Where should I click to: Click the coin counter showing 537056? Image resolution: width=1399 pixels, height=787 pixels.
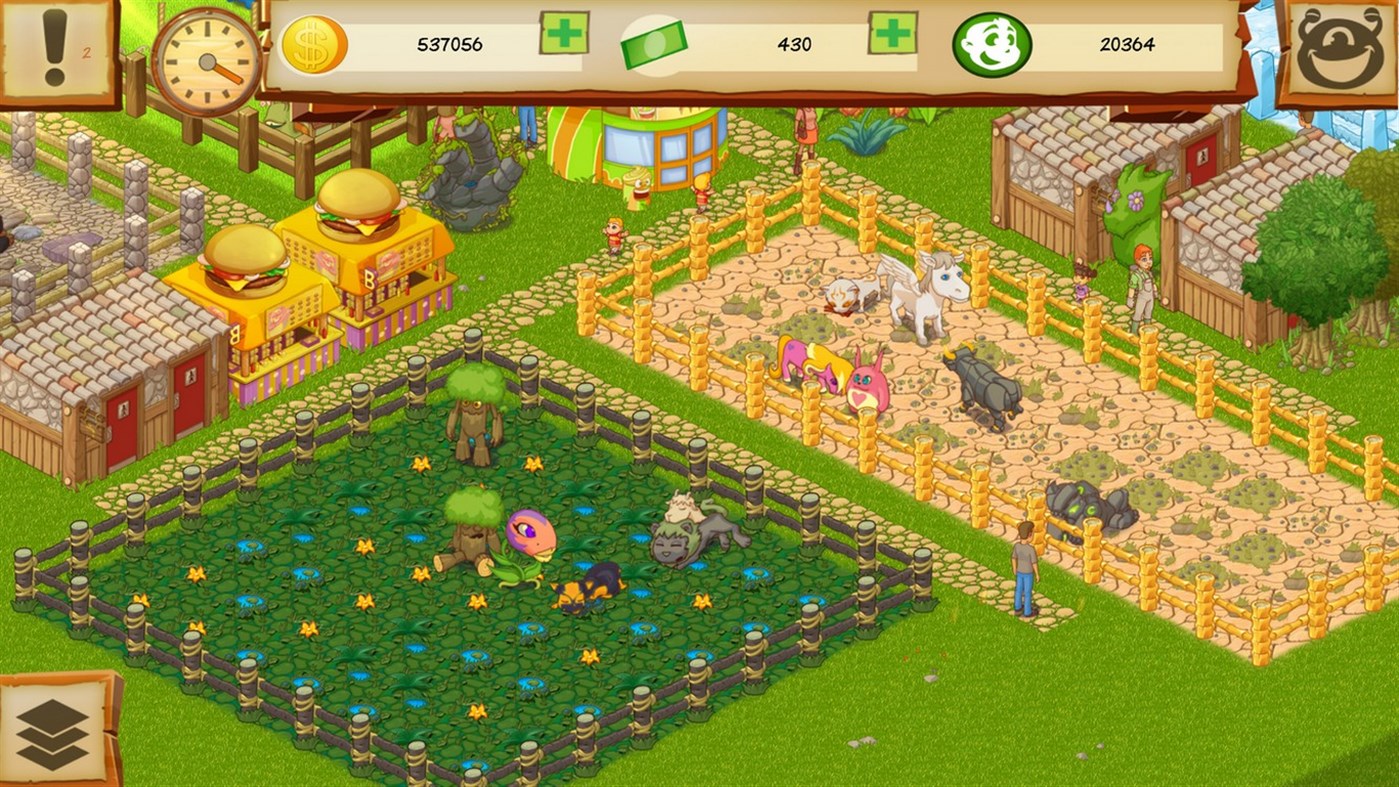point(450,45)
